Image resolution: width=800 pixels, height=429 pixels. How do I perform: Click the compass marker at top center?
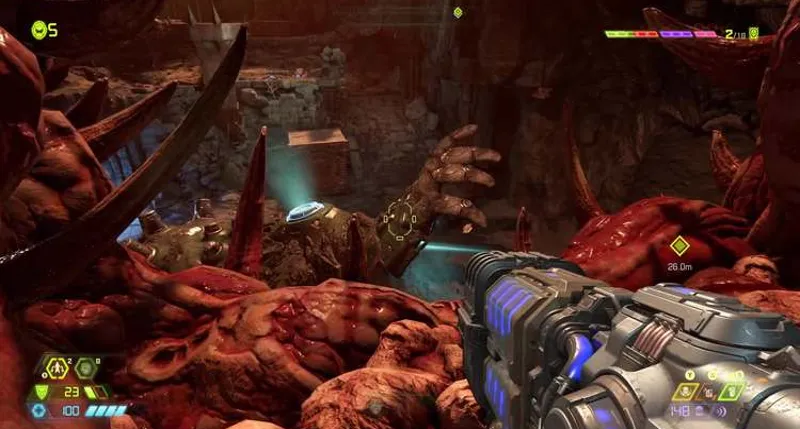[458, 12]
